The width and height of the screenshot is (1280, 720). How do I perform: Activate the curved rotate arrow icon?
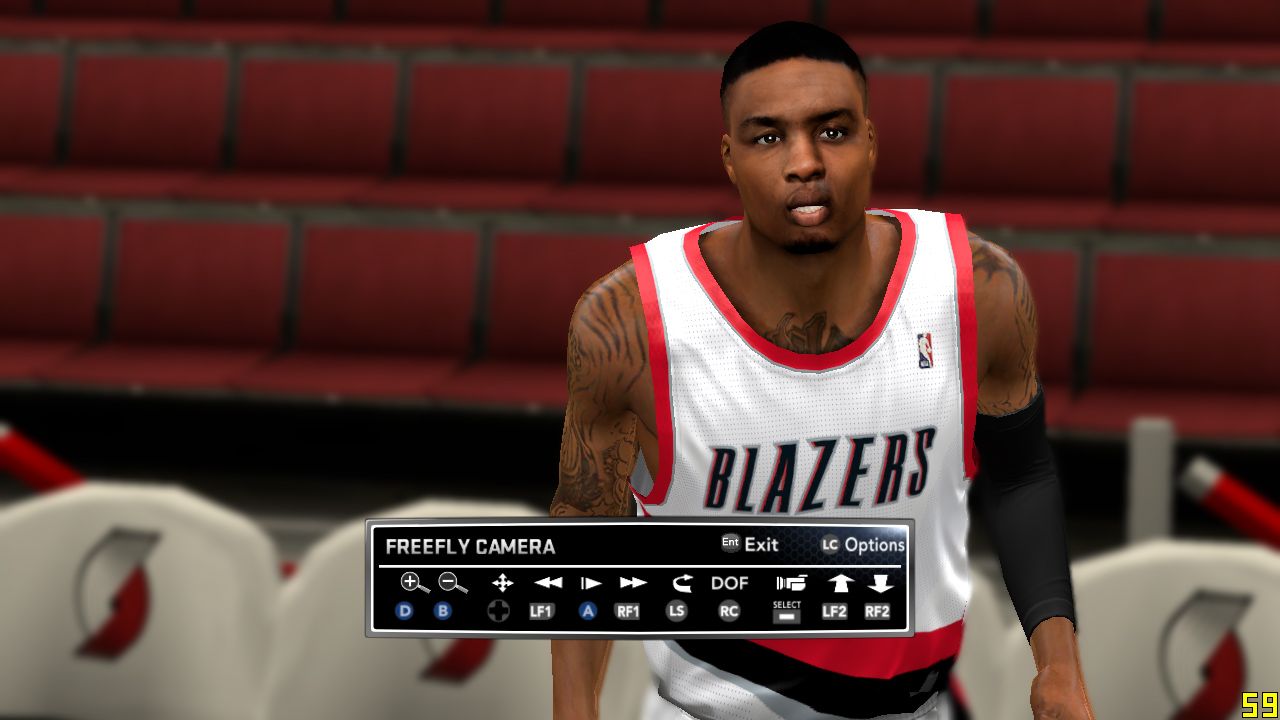682,583
